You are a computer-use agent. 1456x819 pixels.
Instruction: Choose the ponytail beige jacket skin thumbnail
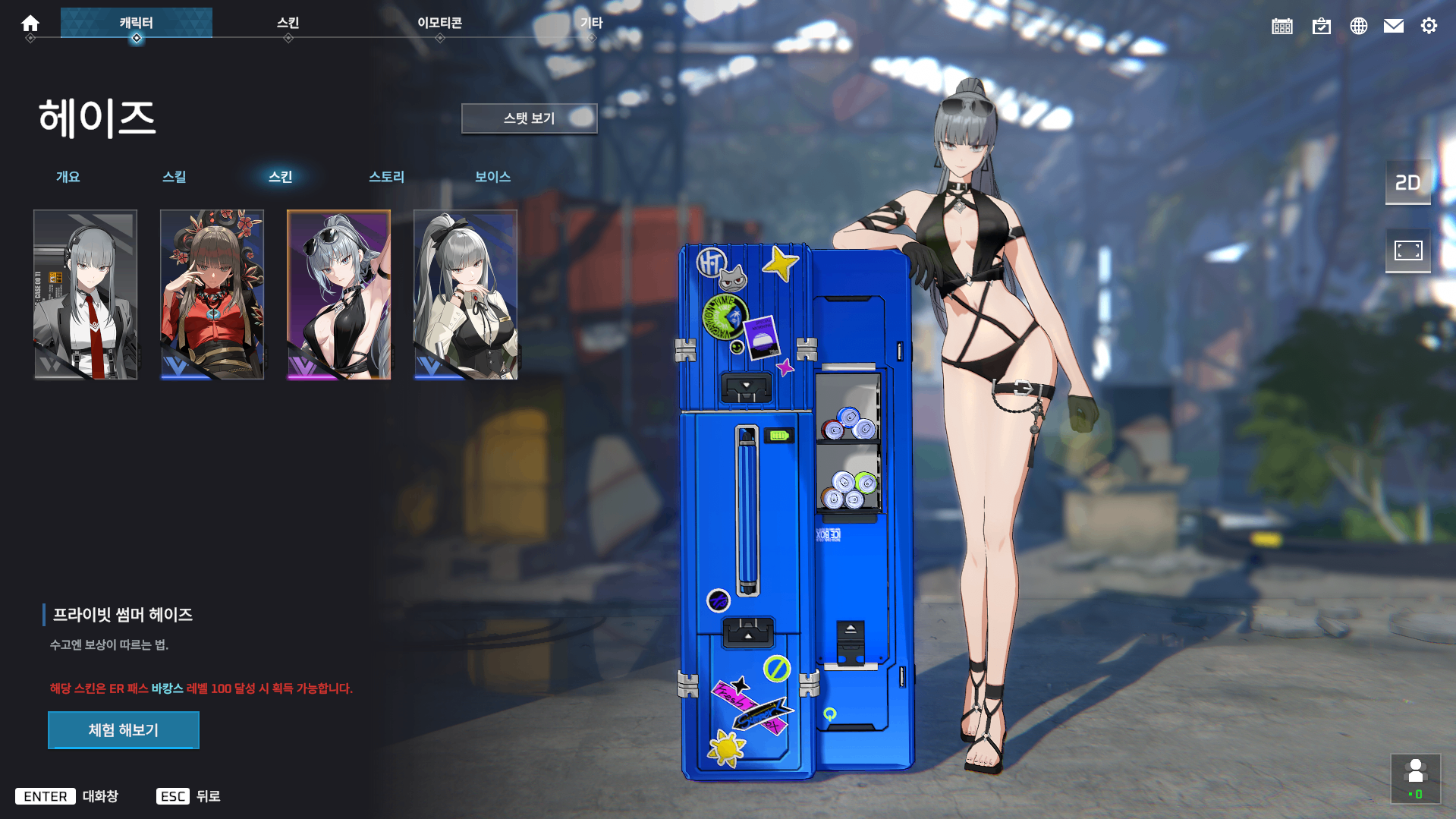(466, 295)
